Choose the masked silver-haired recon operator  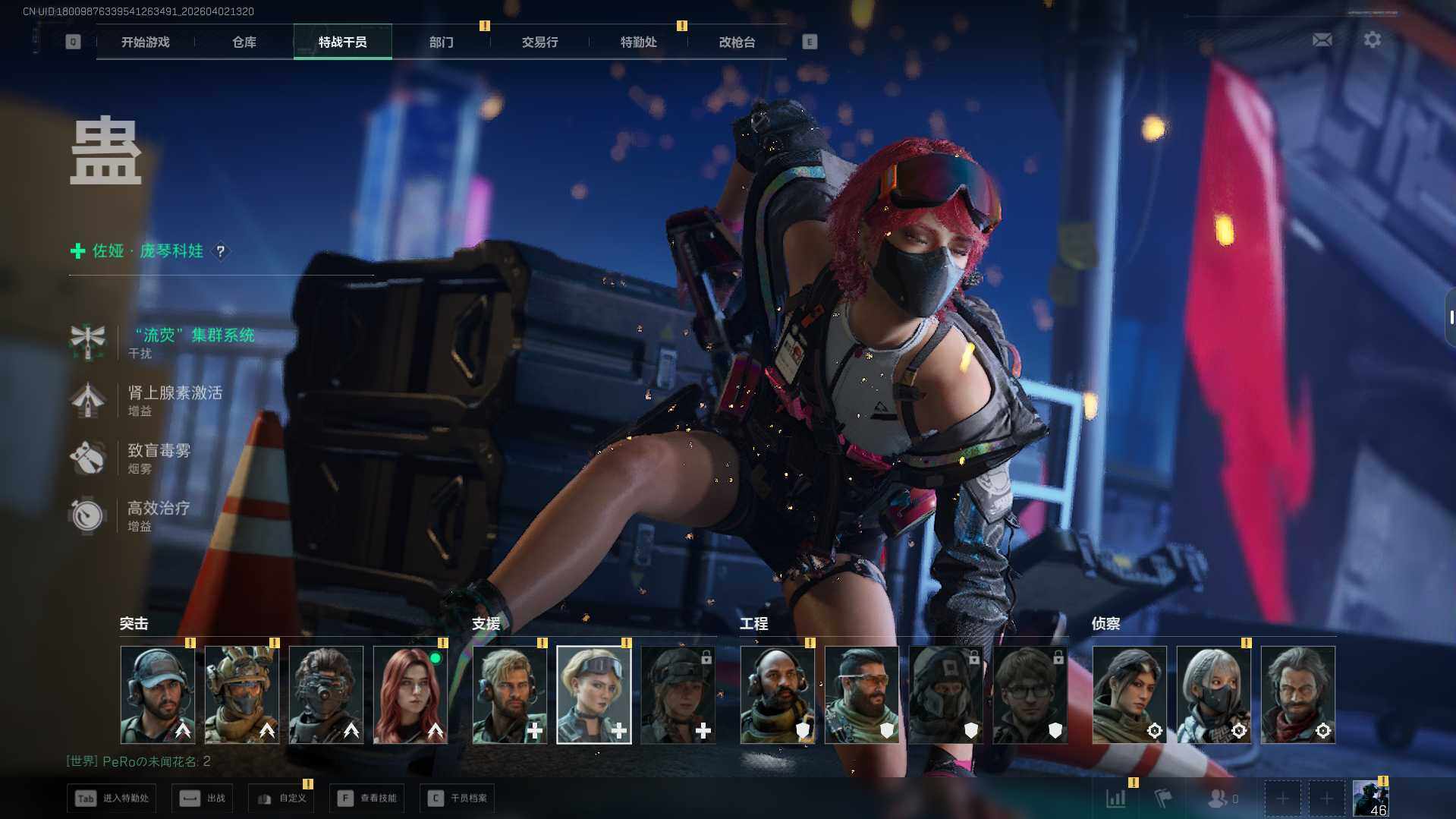click(1213, 695)
